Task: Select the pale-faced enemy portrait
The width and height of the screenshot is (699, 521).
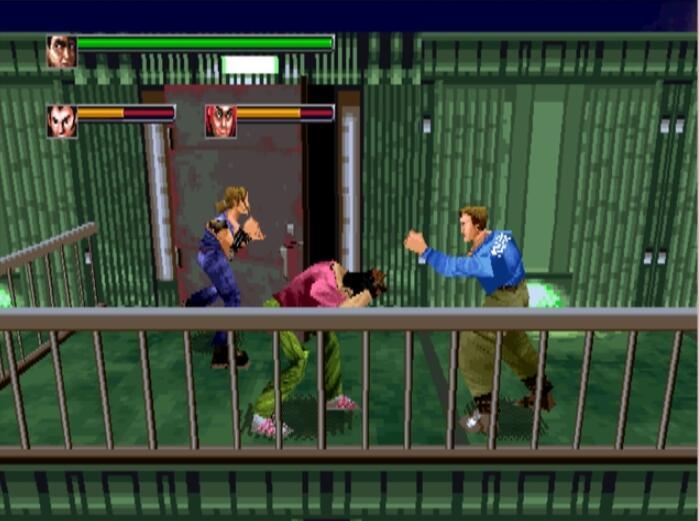Action: point(61,121)
